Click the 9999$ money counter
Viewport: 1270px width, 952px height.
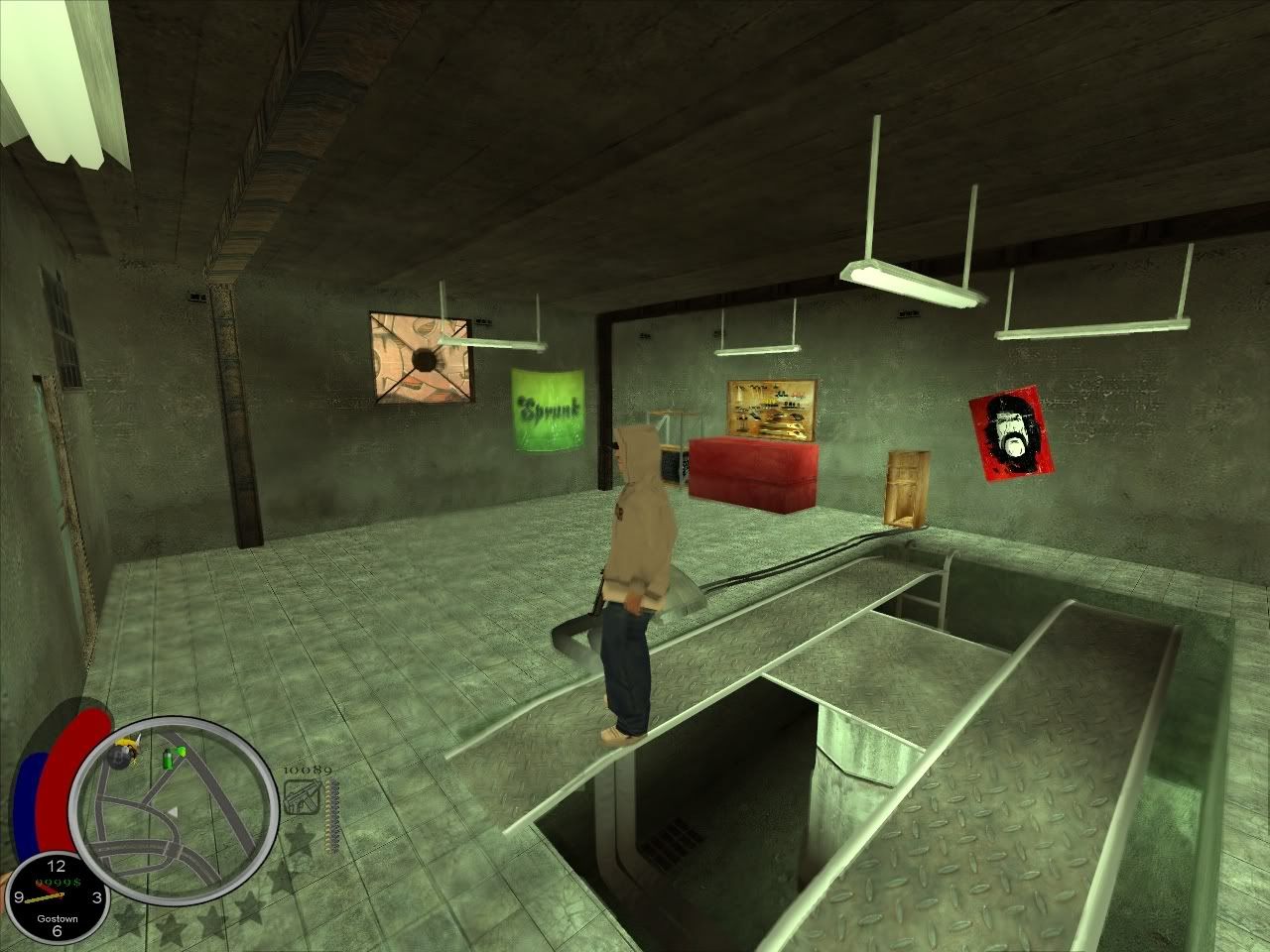tap(58, 882)
